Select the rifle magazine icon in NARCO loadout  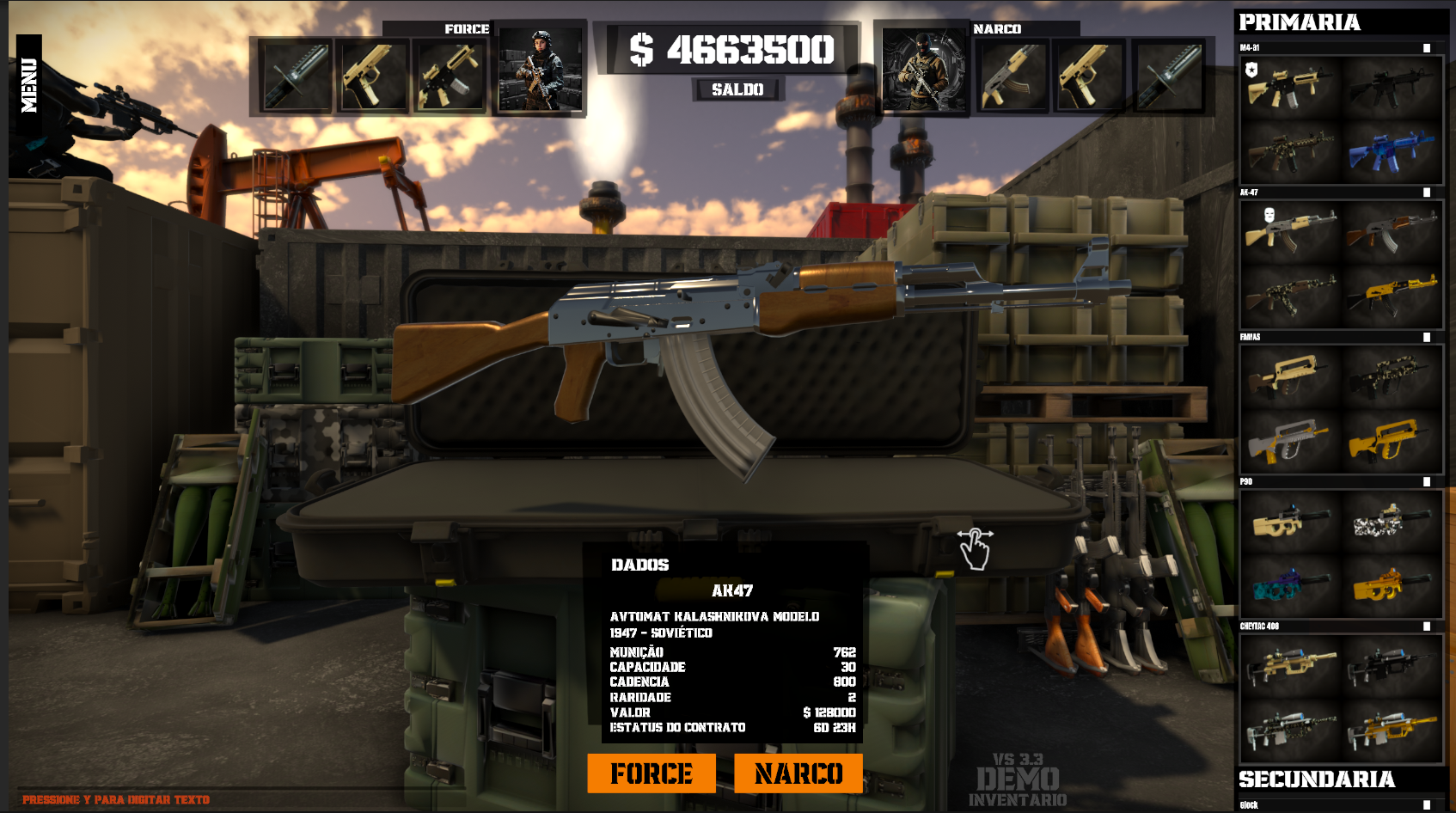click(1013, 76)
